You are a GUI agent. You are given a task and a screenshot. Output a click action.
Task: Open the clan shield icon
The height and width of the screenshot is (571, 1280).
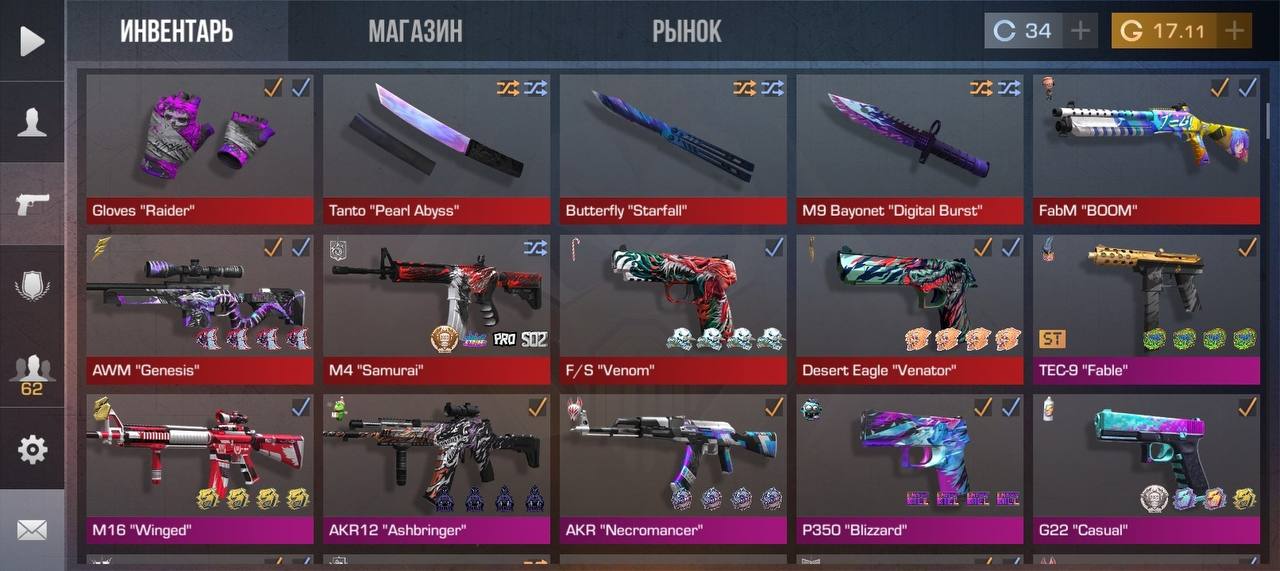(x=32, y=287)
